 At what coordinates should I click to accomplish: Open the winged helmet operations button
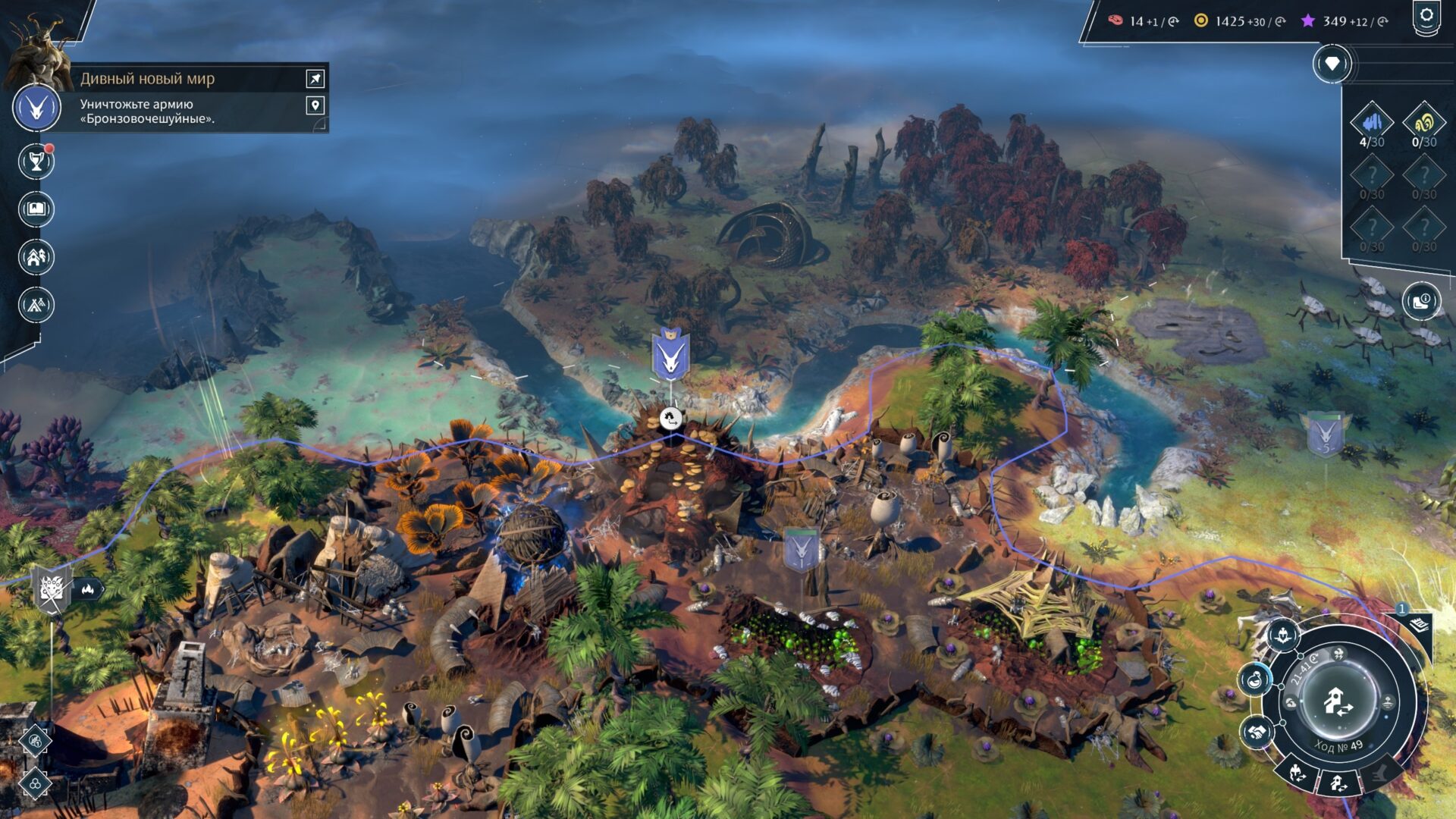point(1283,634)
